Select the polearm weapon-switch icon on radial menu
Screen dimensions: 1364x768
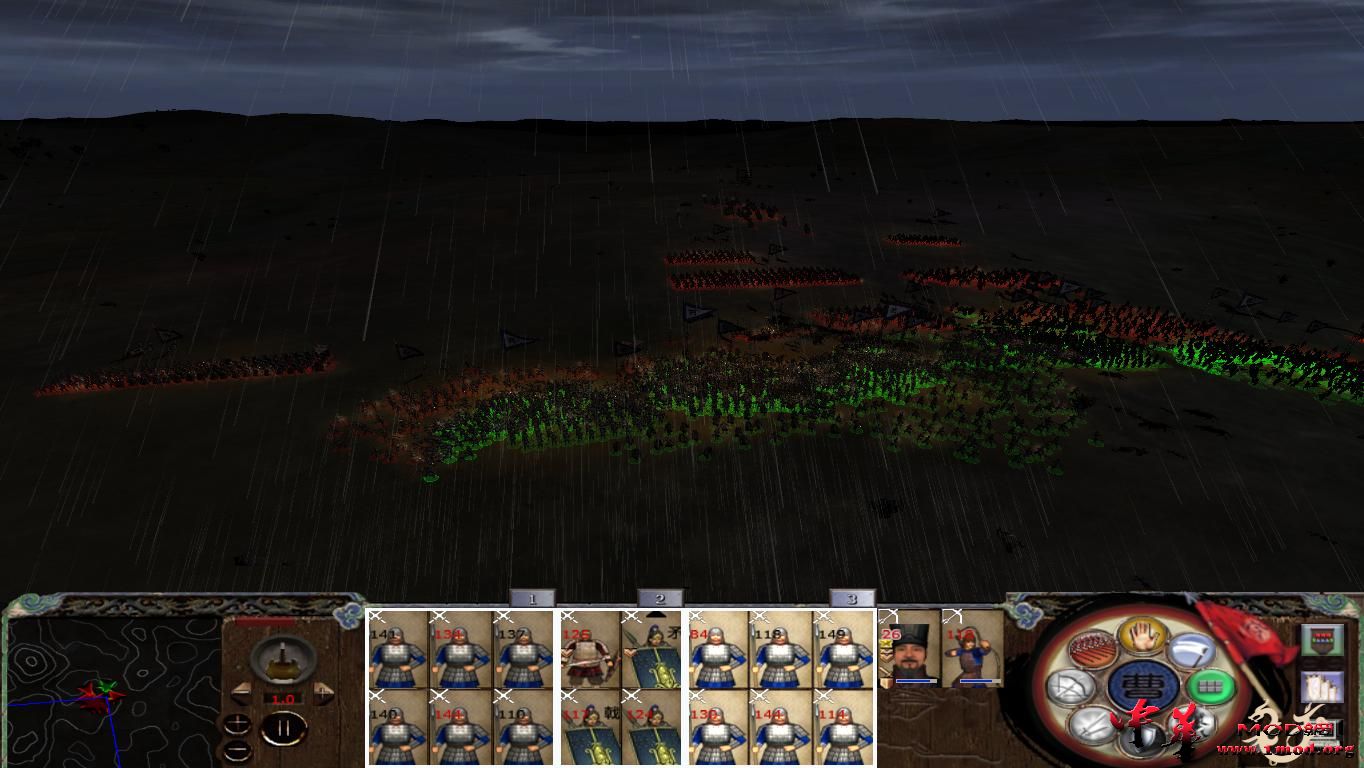pyautogui.click(x=1190, y=652)
